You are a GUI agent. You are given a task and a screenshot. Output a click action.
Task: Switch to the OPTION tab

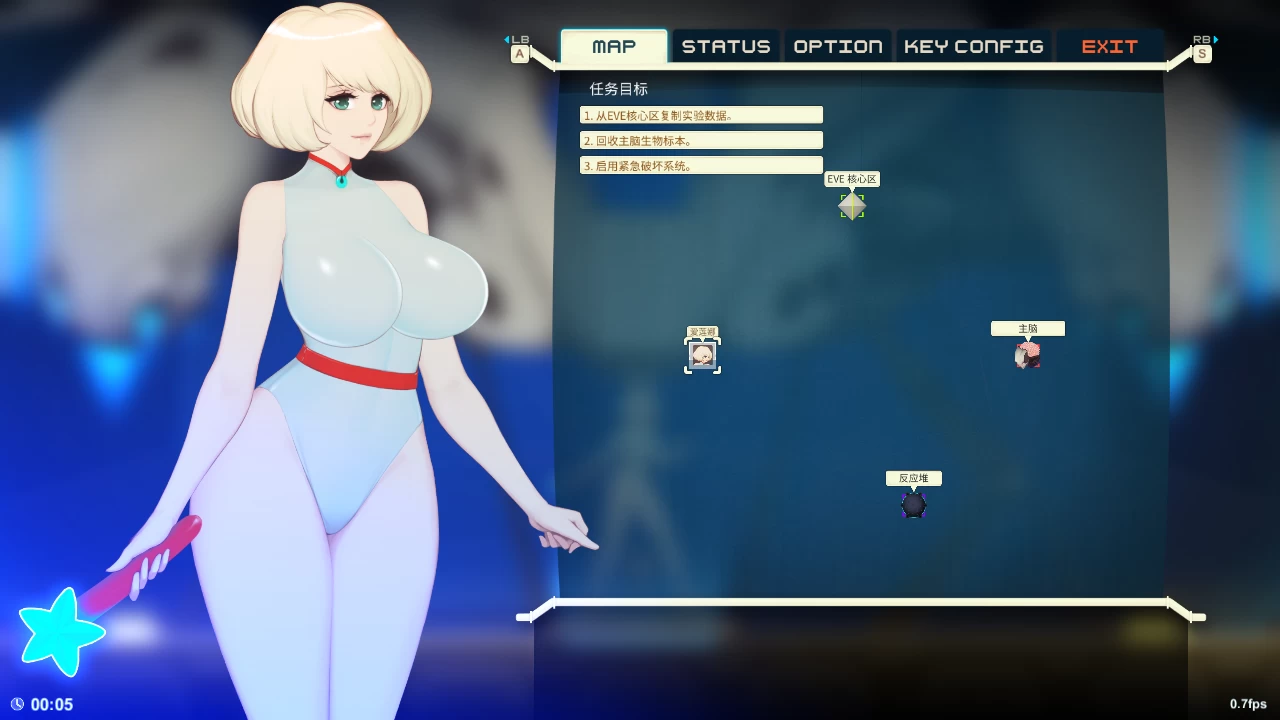(x=837, y=45)
